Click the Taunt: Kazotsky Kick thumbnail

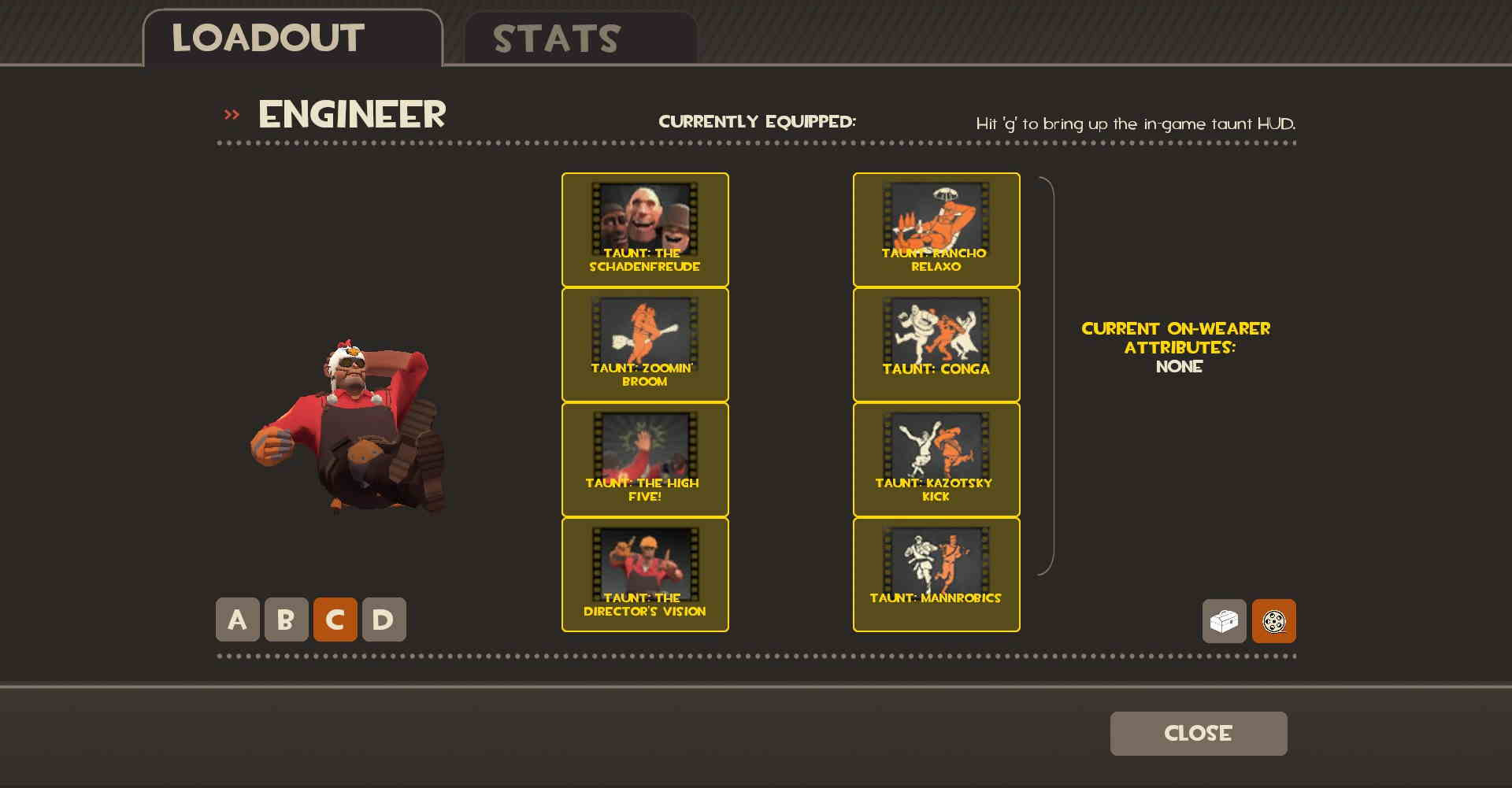tap(936, 459)
